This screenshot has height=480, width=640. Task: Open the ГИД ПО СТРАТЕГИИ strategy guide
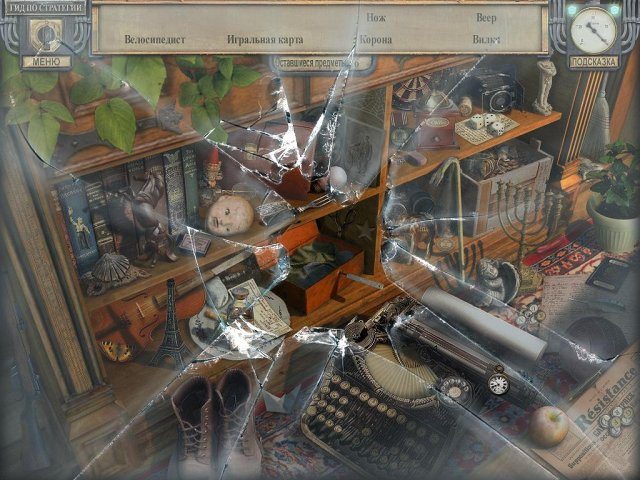point(43,6)
